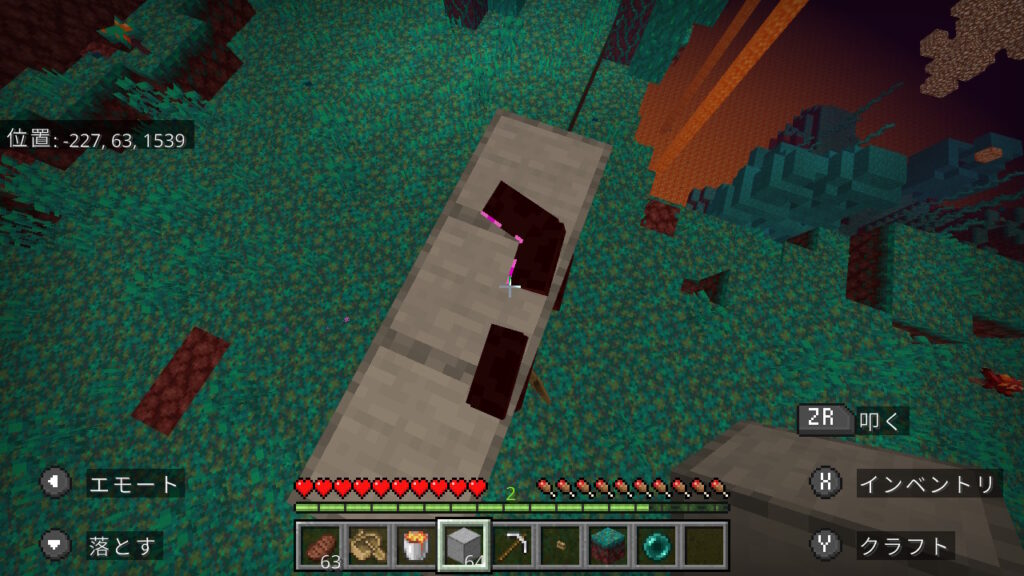The image size is (1024, 576).
Task: Select the crossbow hotbar slot
Action: click(x=368, y=546)
